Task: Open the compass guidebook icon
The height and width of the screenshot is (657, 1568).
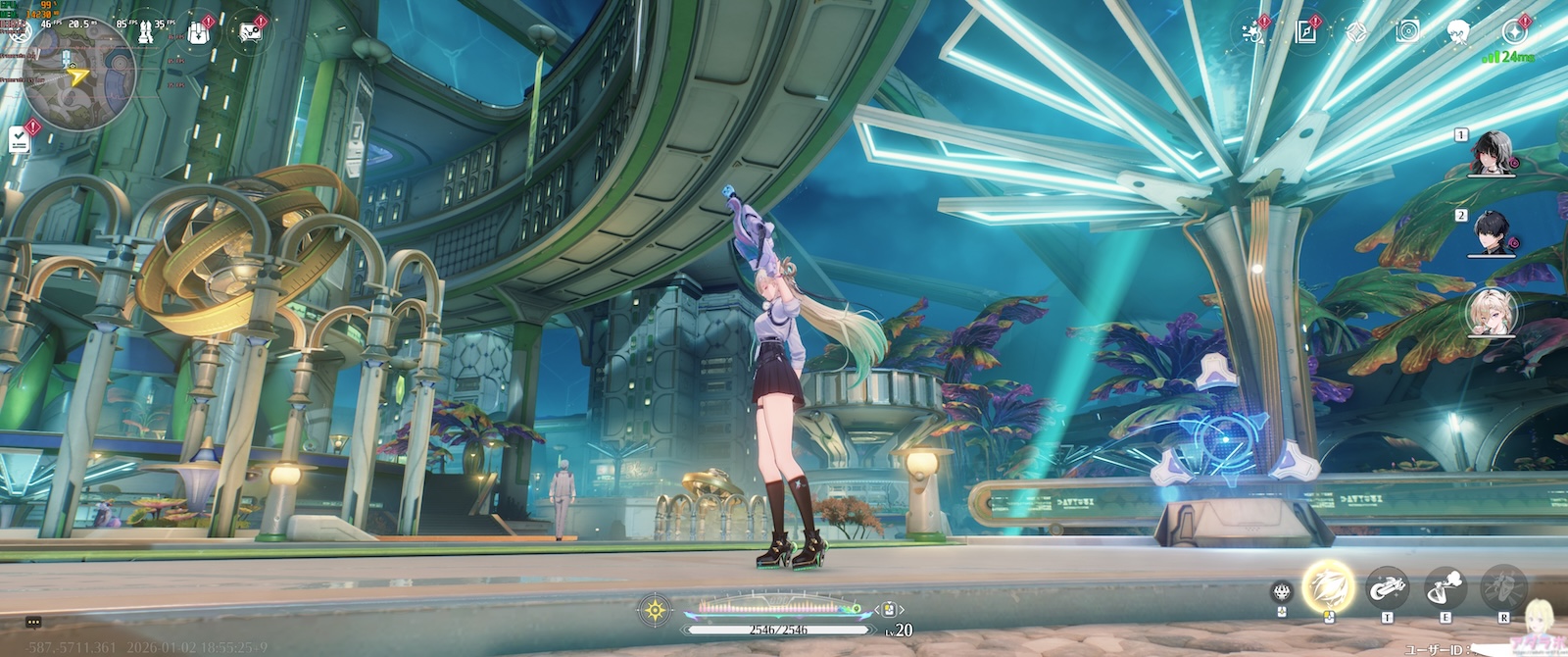Action: coord(1306,32)
